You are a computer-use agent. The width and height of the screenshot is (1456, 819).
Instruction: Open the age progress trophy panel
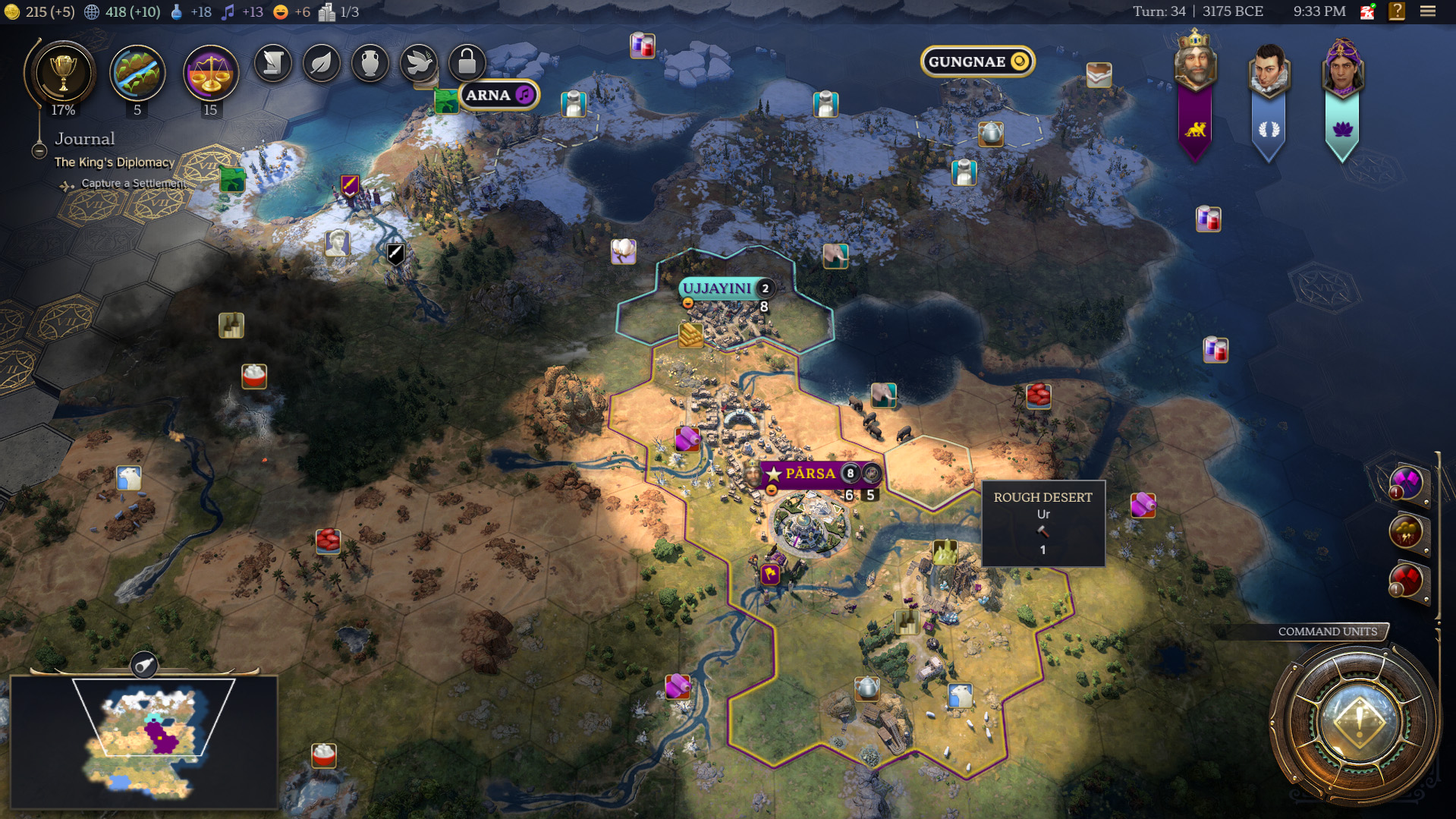[x=63, y=74]
